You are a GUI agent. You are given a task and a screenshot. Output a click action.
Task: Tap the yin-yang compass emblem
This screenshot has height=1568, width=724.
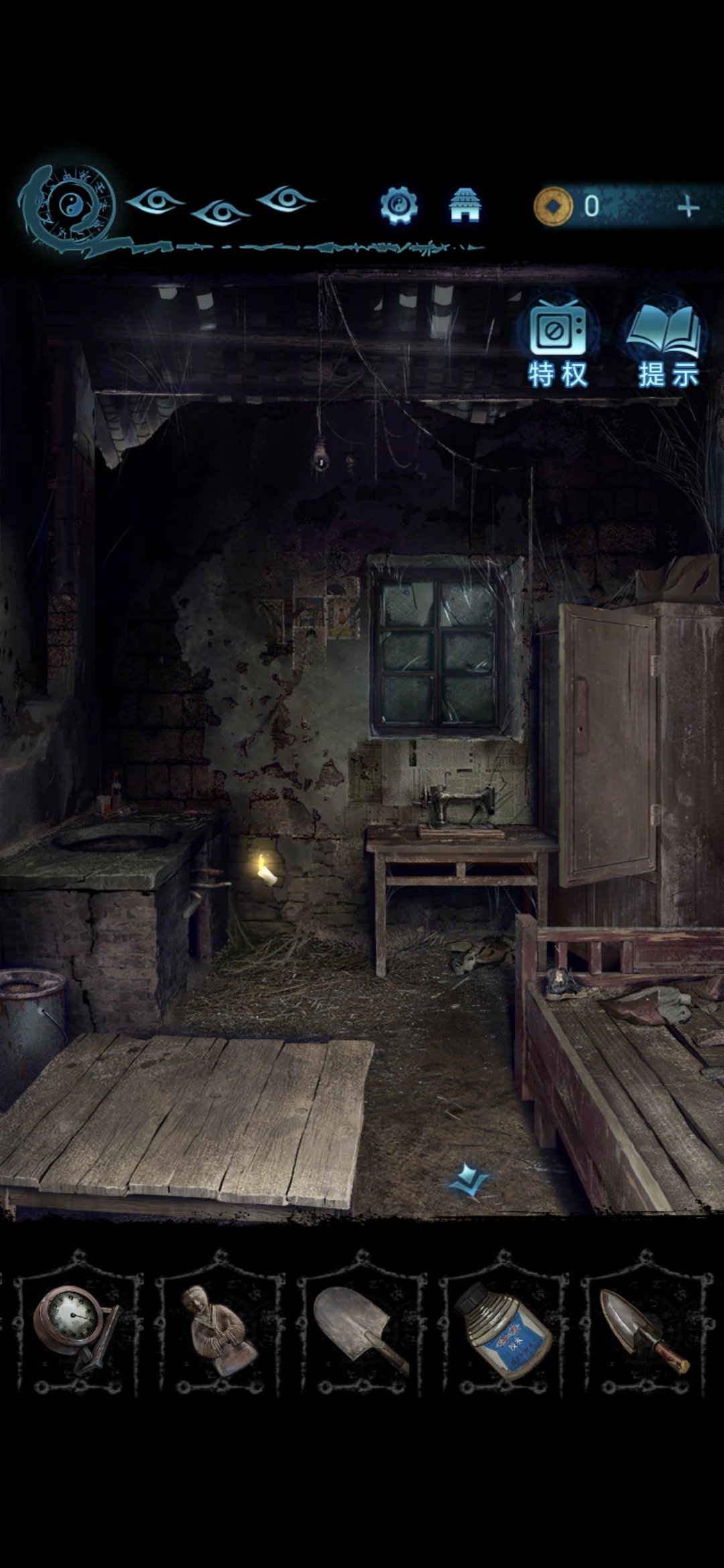(70, 206)
